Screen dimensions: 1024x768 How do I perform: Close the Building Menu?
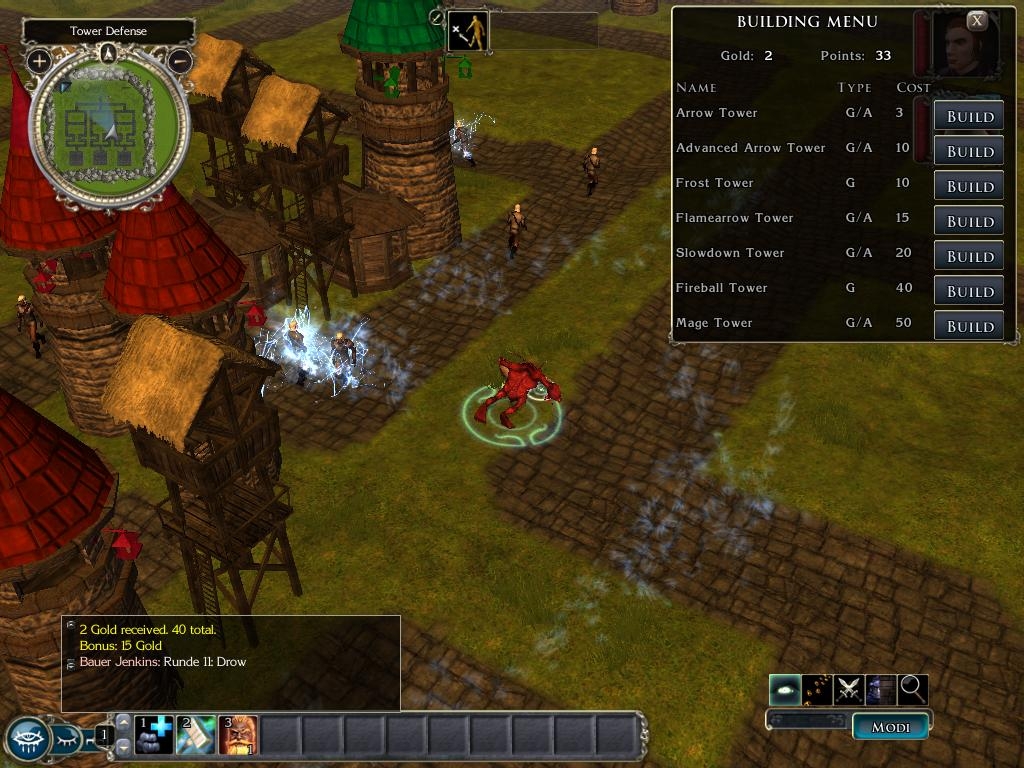977,20
